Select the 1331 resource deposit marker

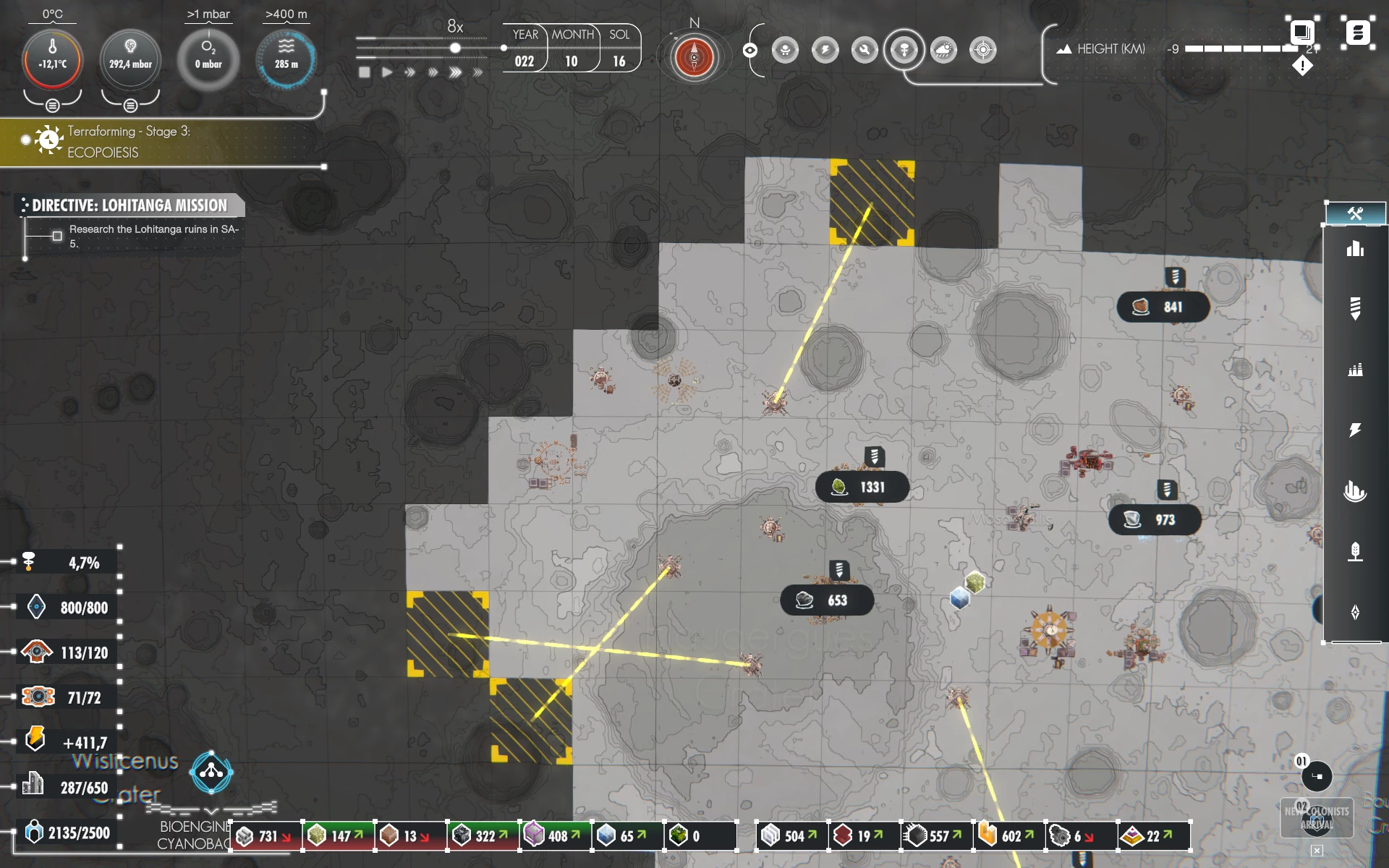coord(862,488)
